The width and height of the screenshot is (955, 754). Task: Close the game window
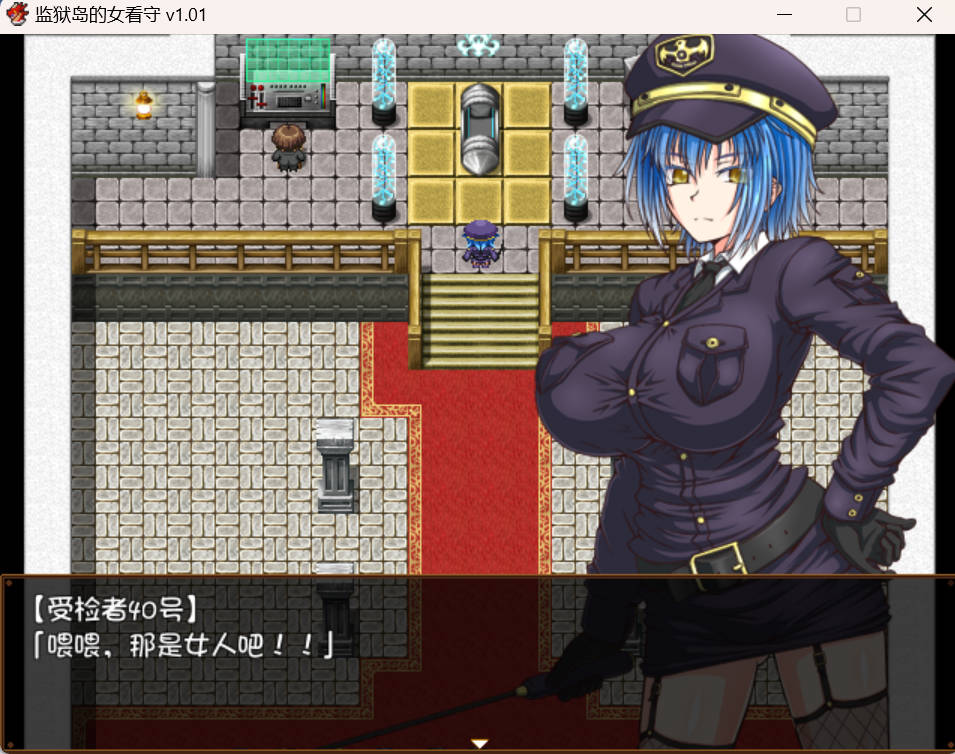coord(923,15)
